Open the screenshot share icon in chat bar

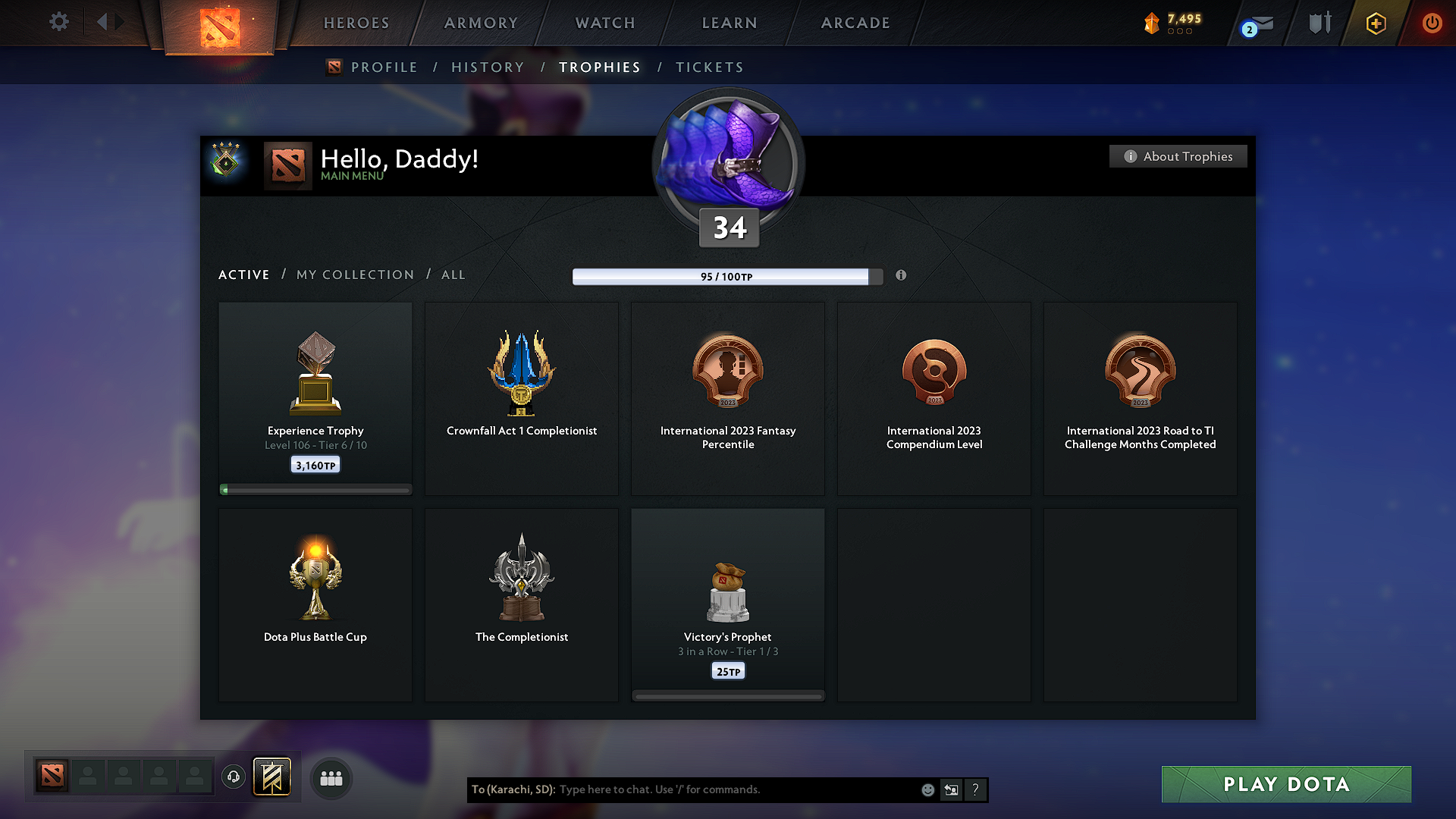(951, 789)
